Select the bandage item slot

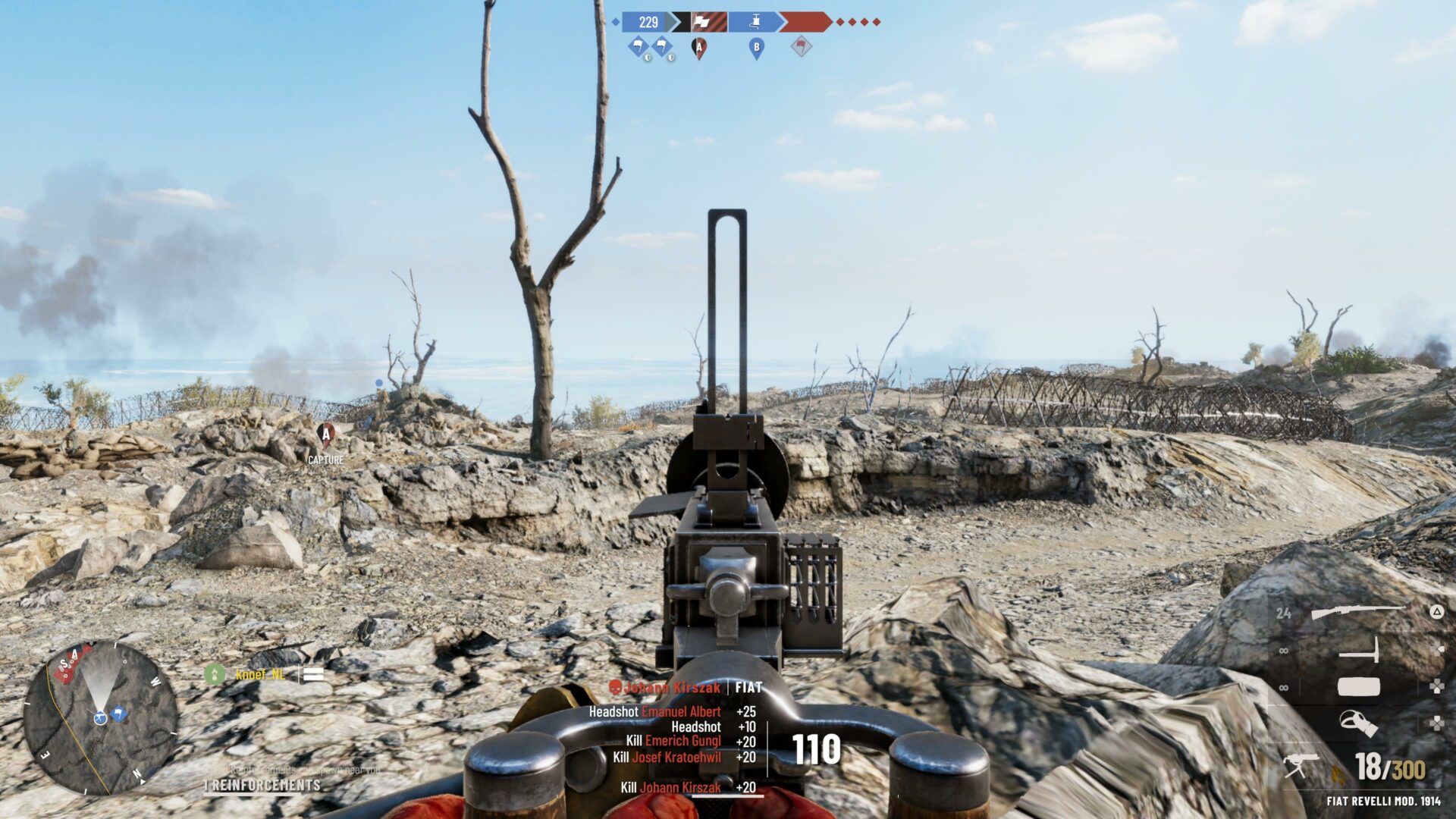coord(1358,687)
